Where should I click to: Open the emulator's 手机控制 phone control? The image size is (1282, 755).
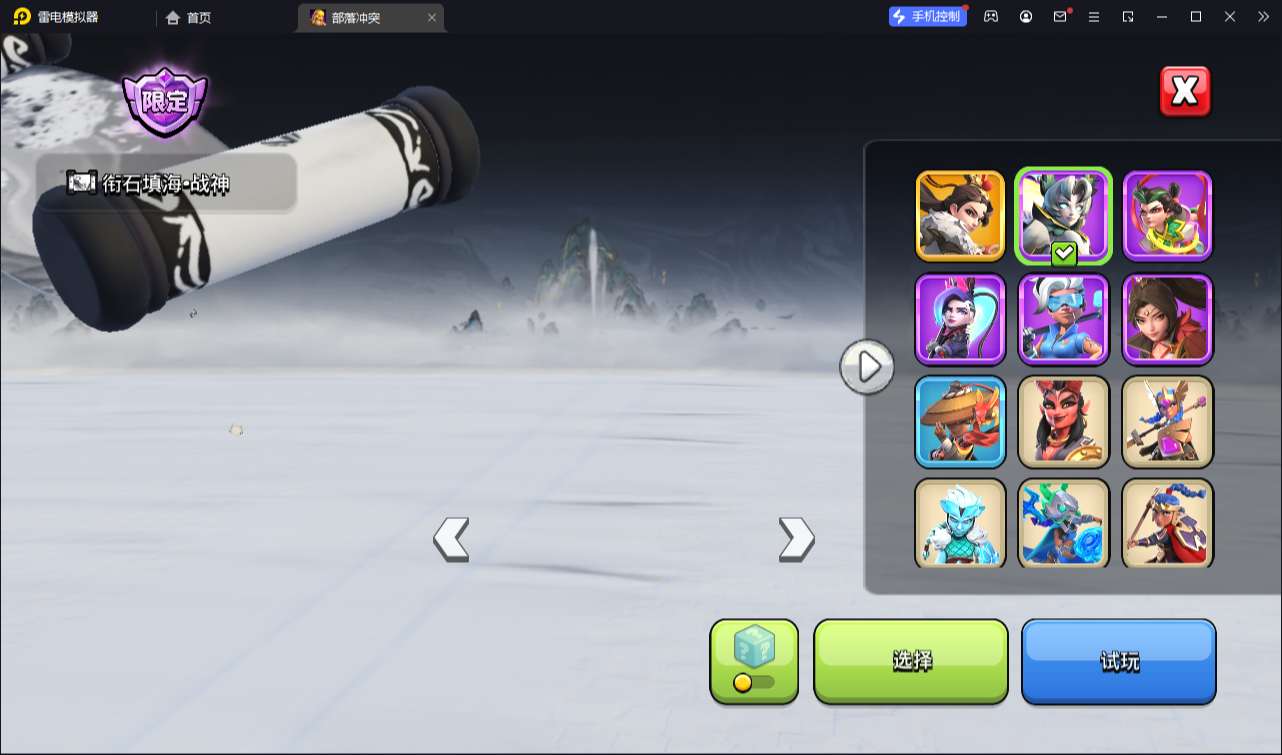[x=928, y=17]
